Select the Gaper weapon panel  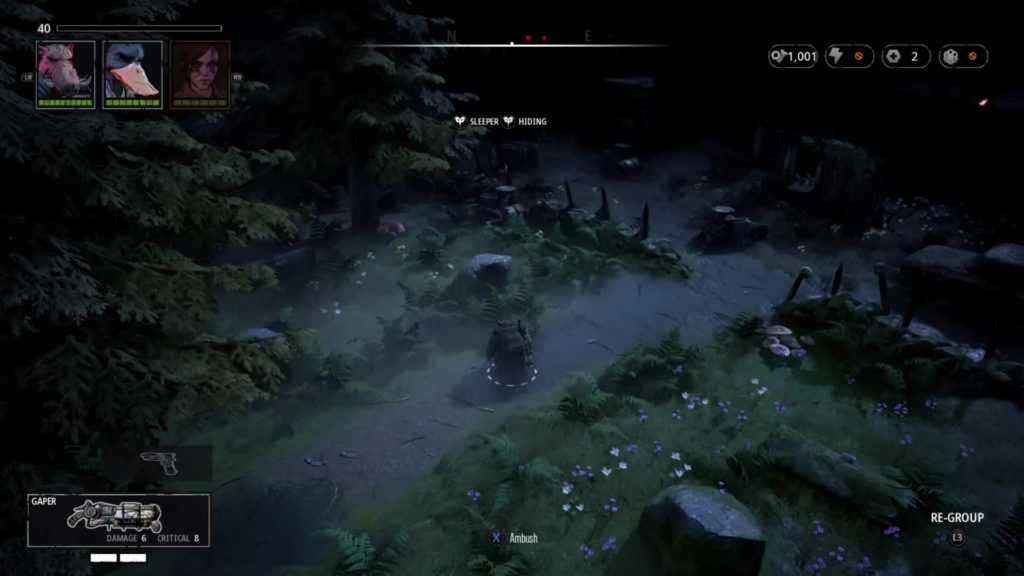pos(118,519)
